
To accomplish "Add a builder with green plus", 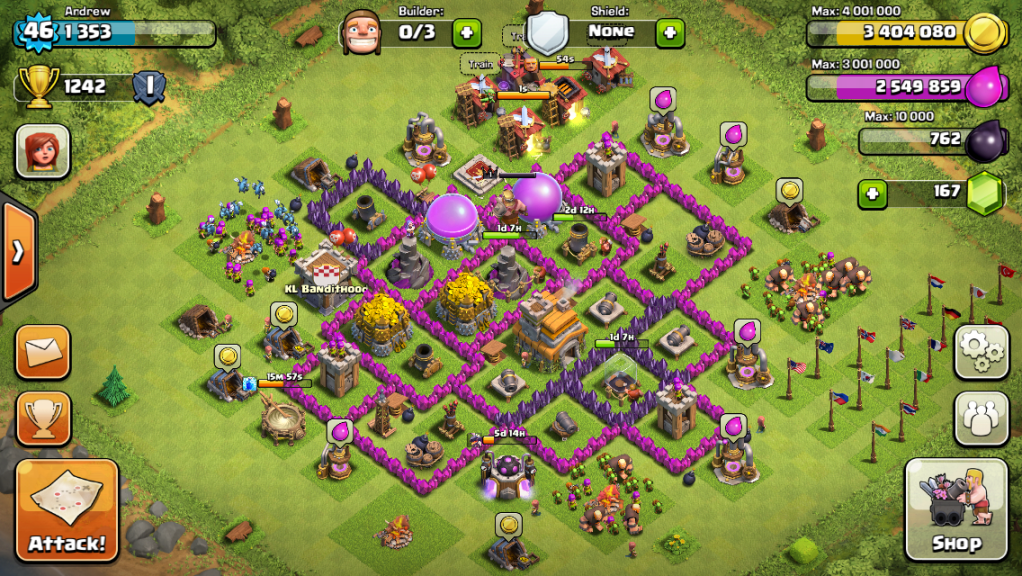I will (466, 33).
